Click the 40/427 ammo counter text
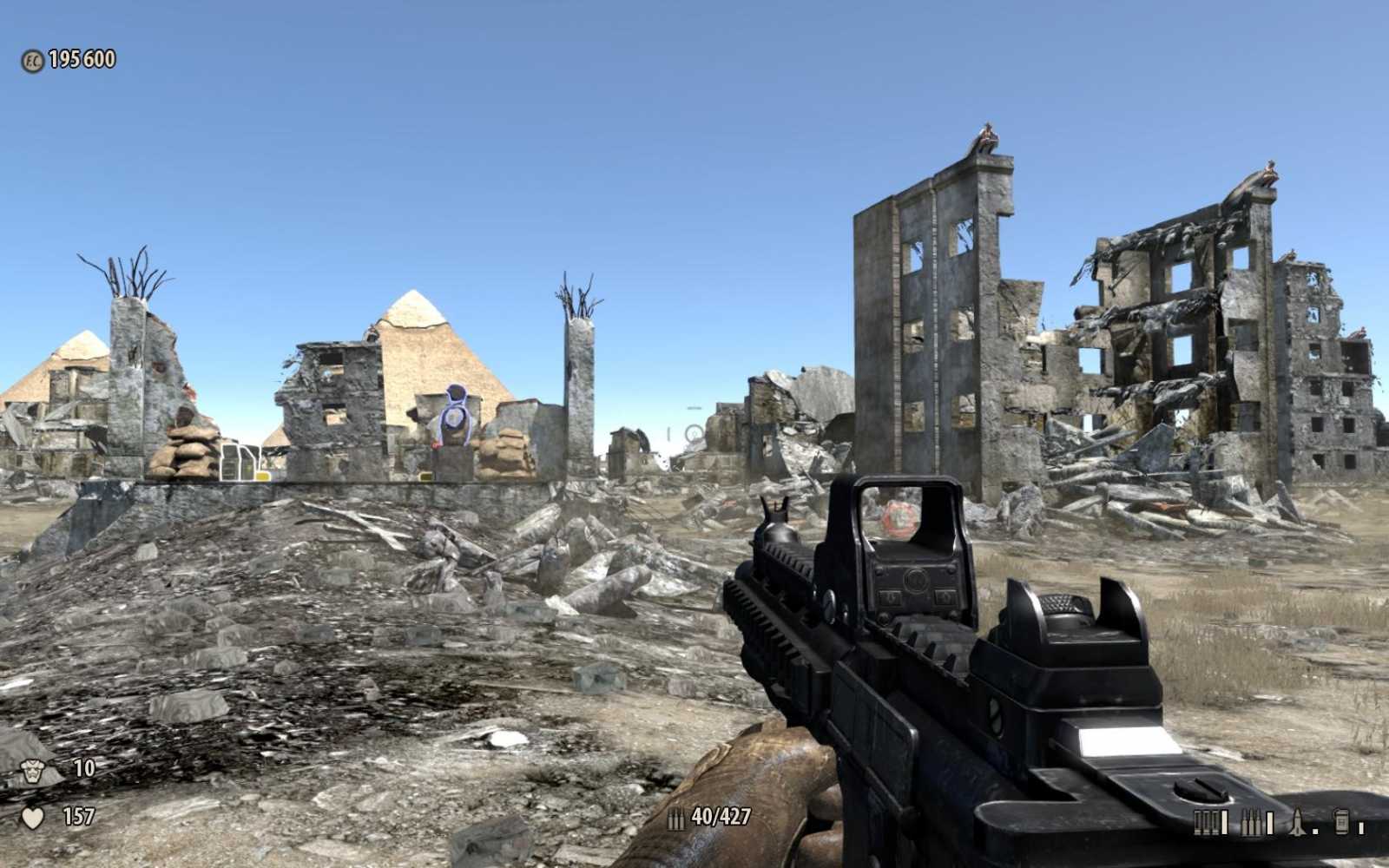 [721, 816]
